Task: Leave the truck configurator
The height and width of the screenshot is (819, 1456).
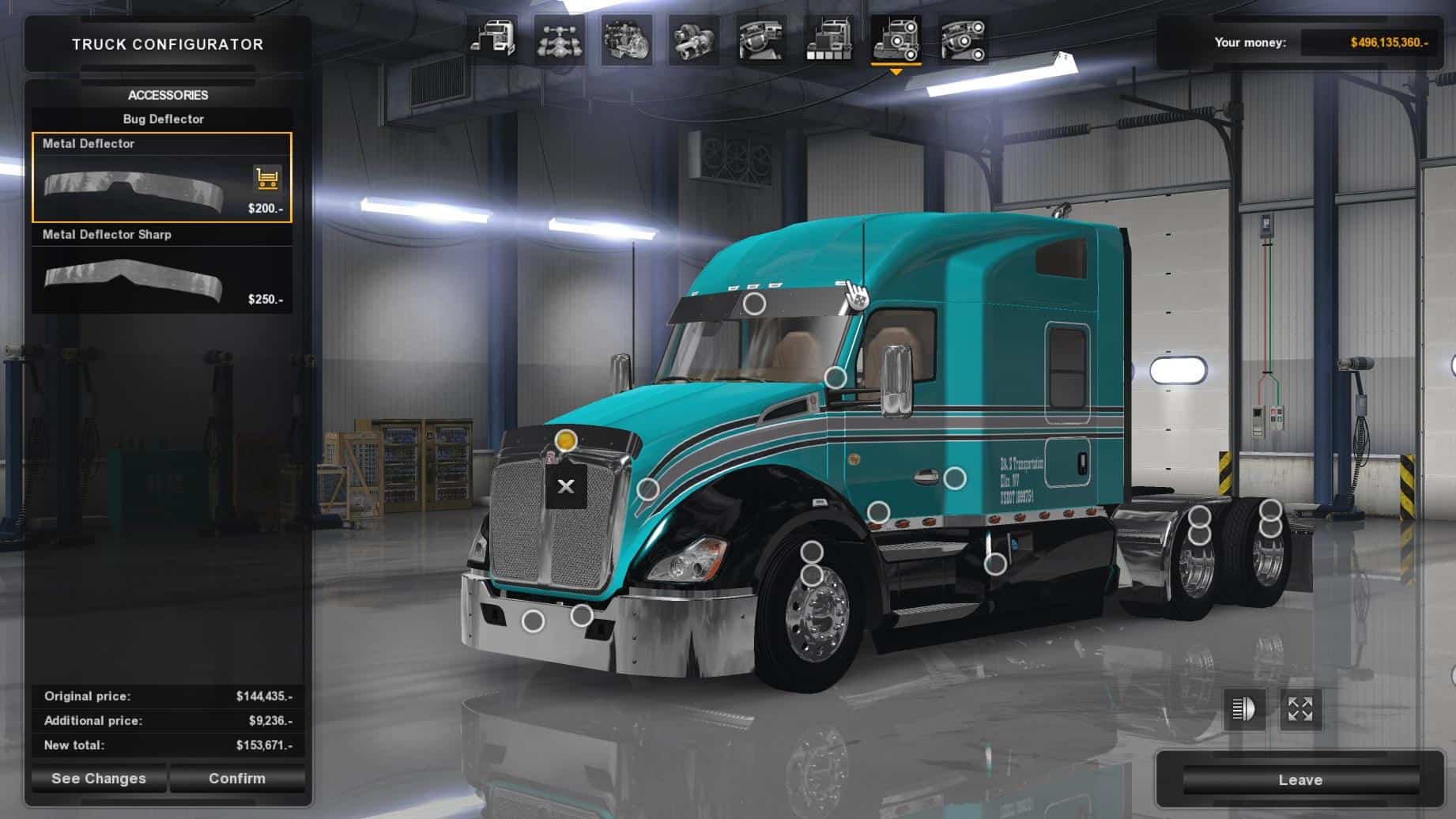Action: tap(1300, 780)
